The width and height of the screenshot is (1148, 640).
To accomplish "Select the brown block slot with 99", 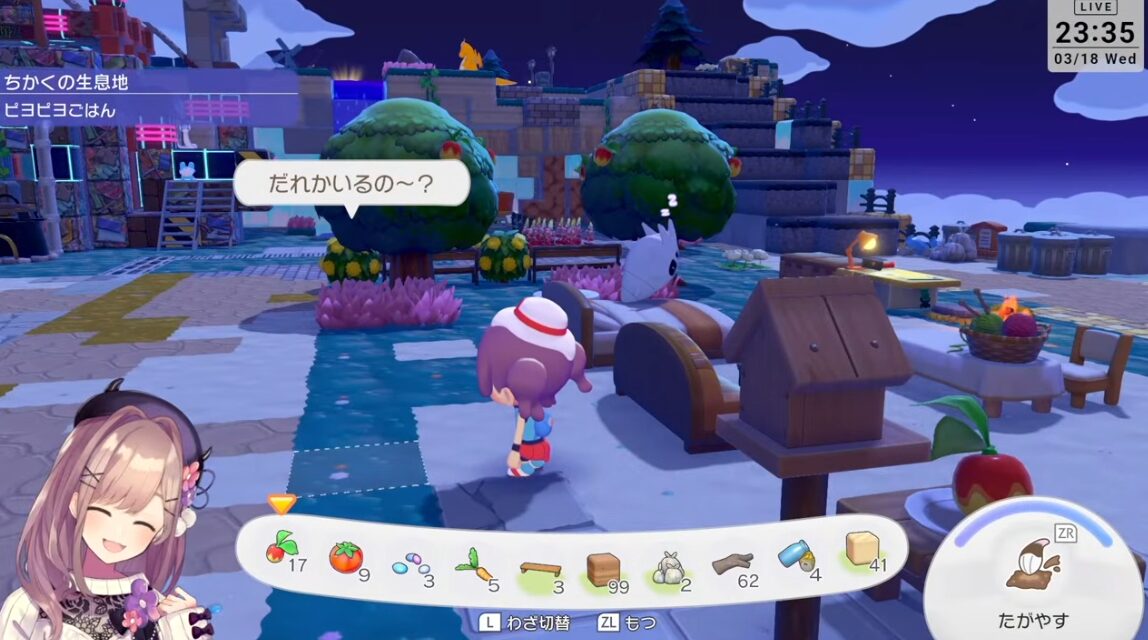I will 603,569.
